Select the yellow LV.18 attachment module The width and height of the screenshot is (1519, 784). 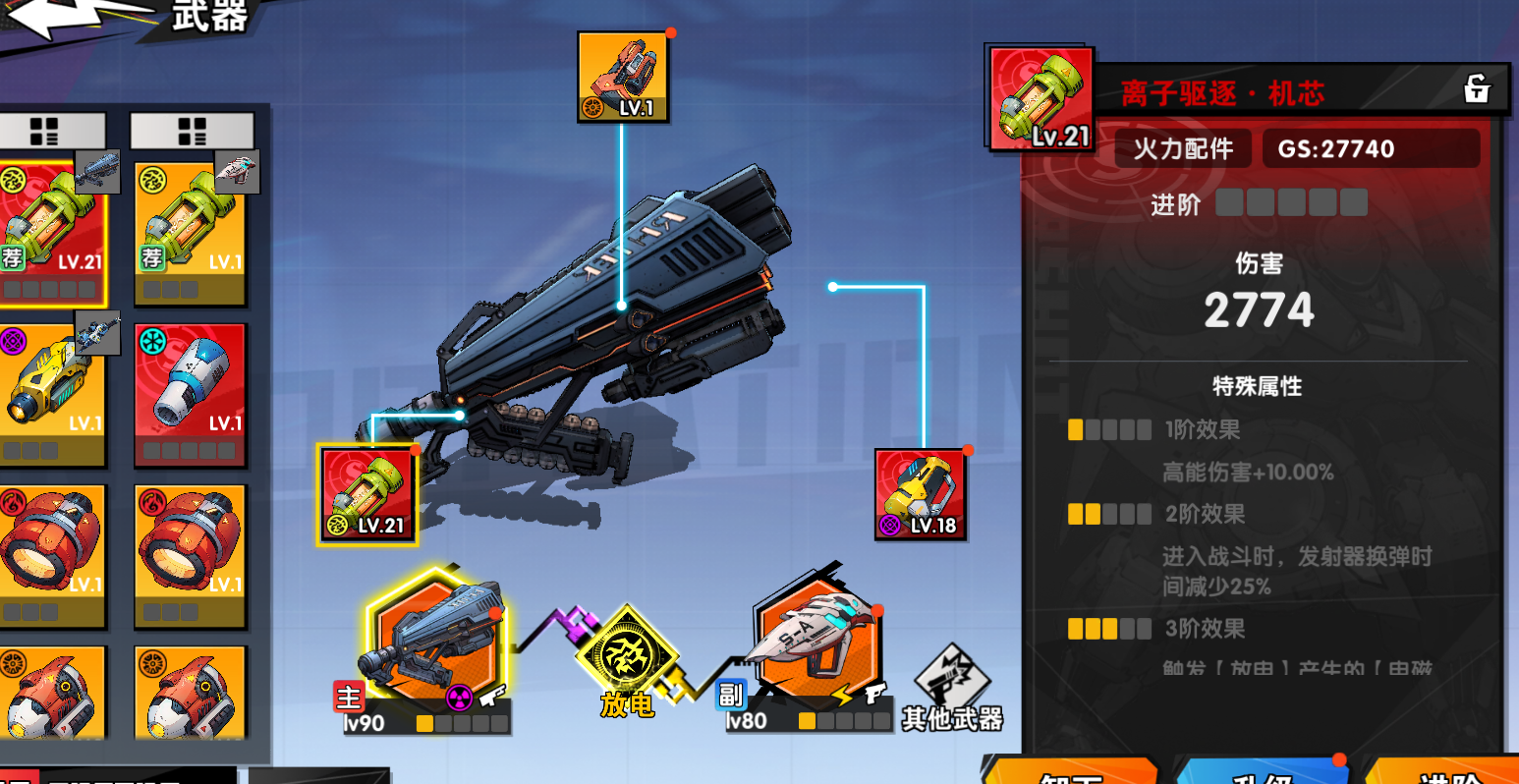(920, 491)
